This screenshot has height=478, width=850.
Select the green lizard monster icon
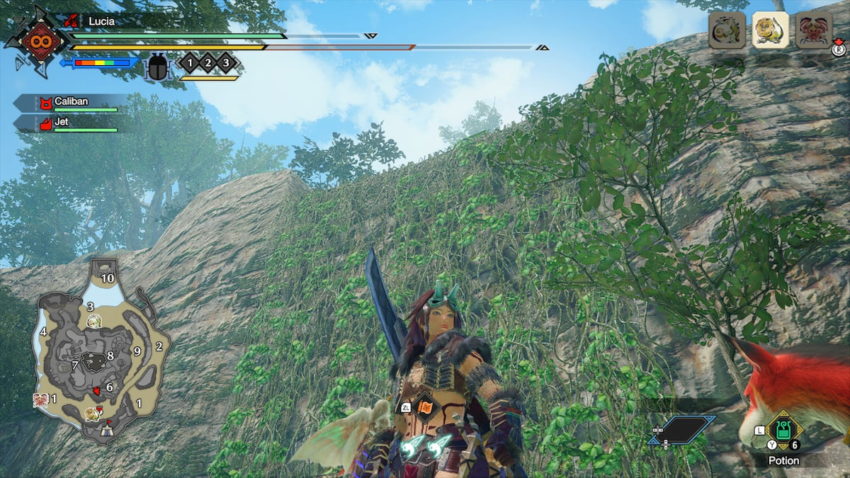click(x=727, y=30)
